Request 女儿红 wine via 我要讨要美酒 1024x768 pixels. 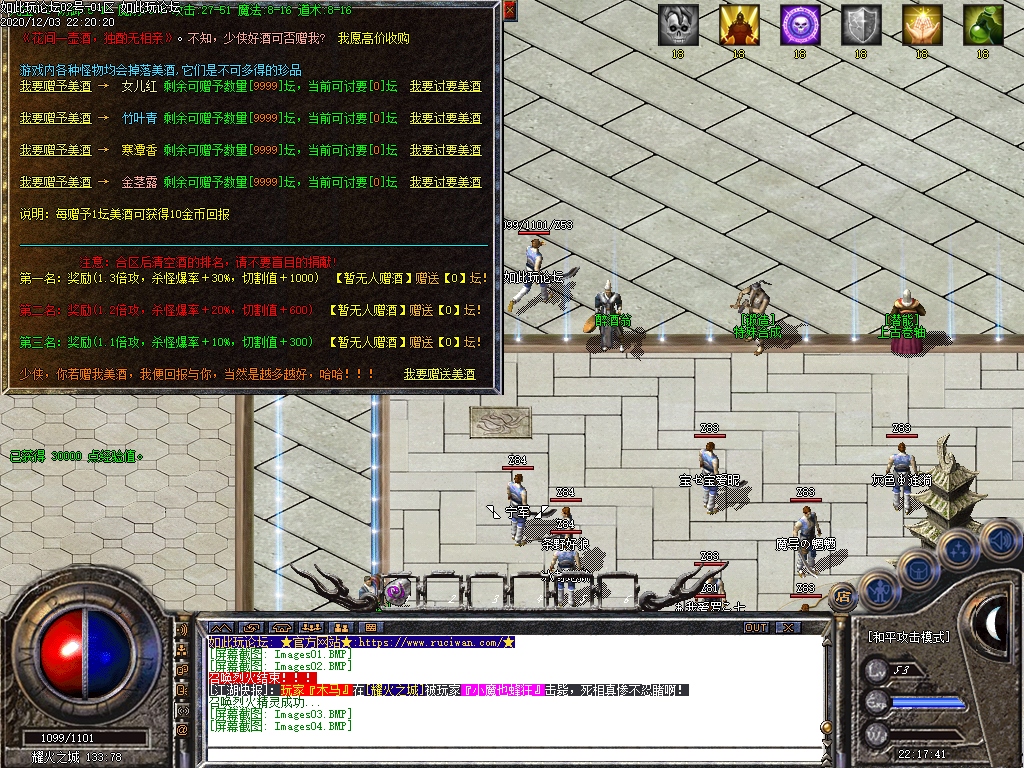445,86
